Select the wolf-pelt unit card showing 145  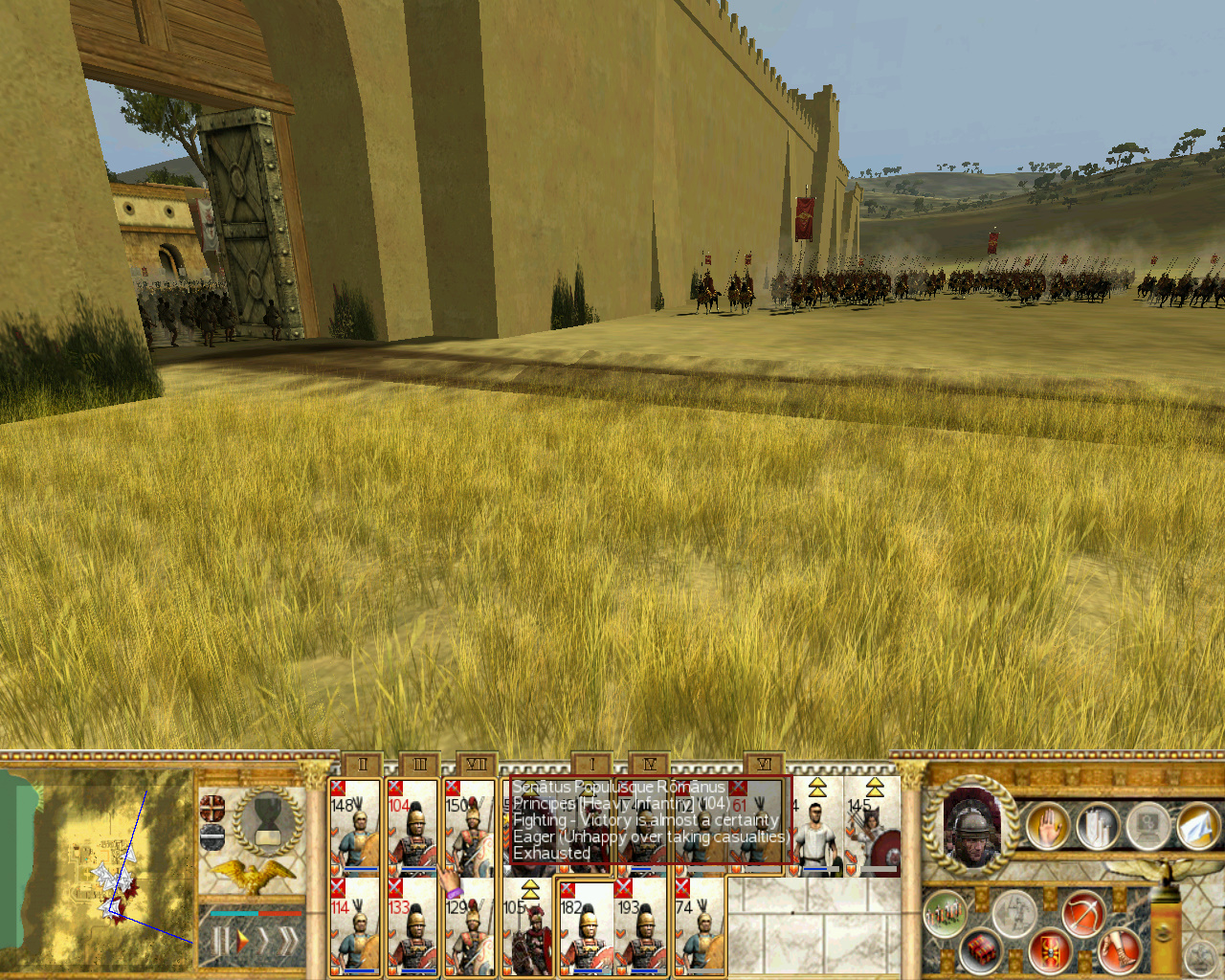pos(871,827)
